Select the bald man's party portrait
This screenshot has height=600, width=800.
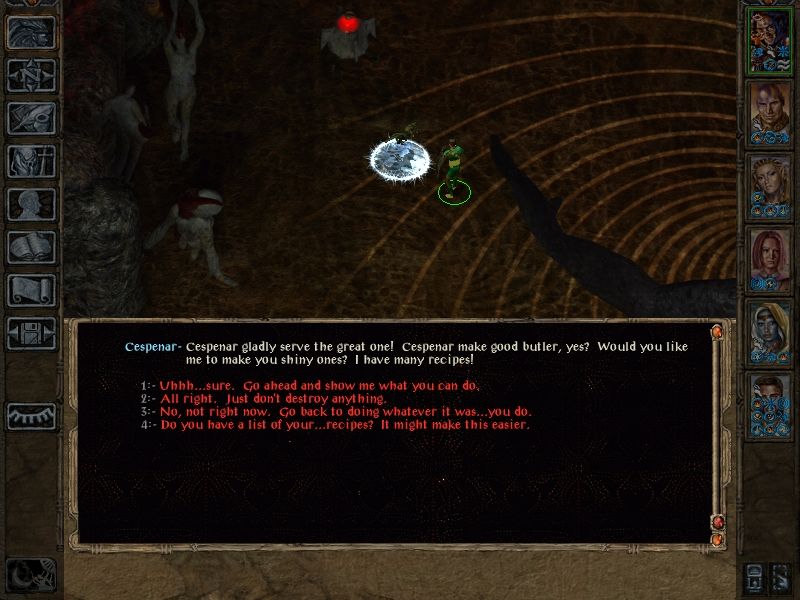[x=770, y=113]
